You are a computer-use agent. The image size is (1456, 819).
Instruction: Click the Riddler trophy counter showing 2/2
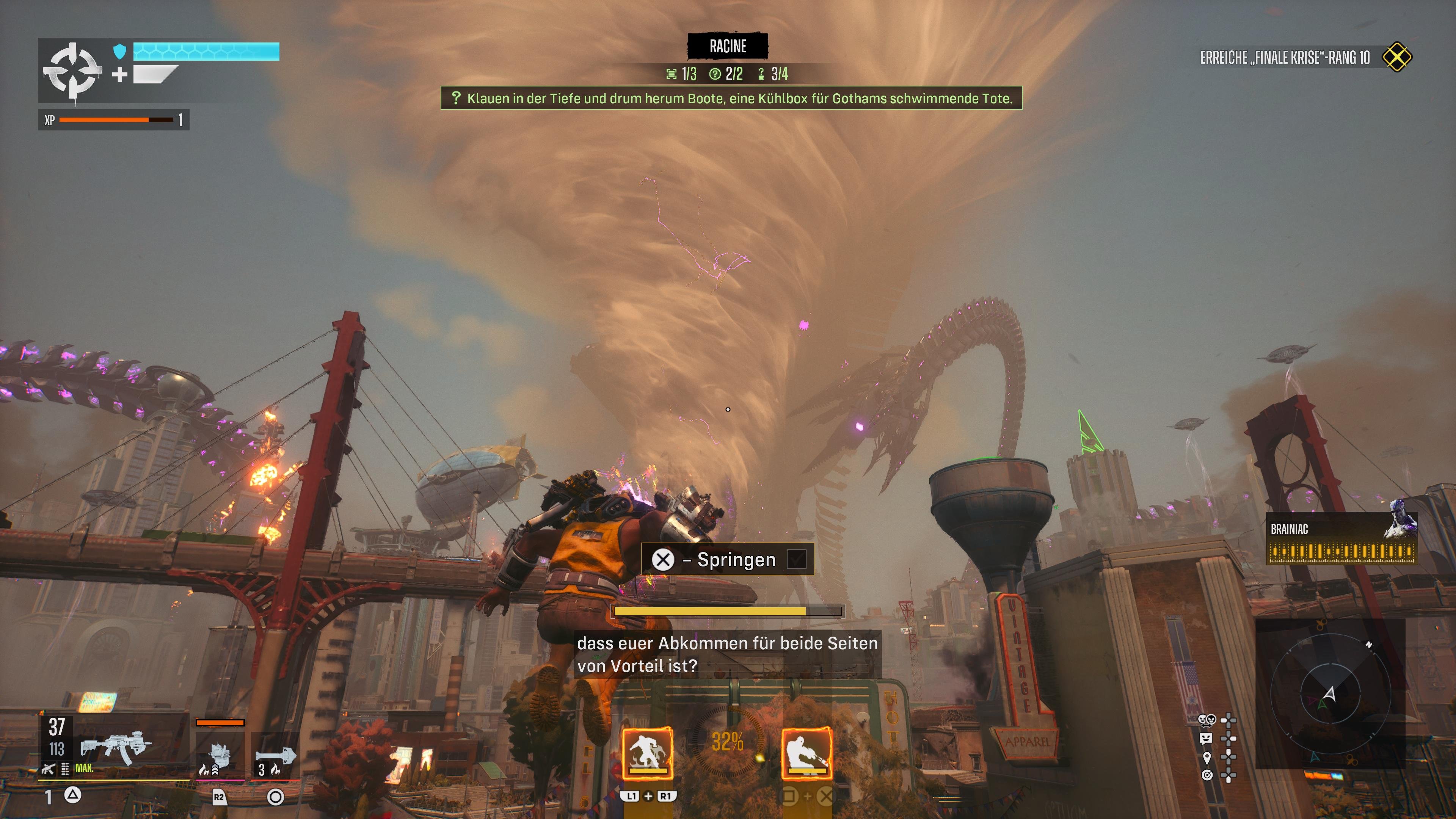click(726, 74)
